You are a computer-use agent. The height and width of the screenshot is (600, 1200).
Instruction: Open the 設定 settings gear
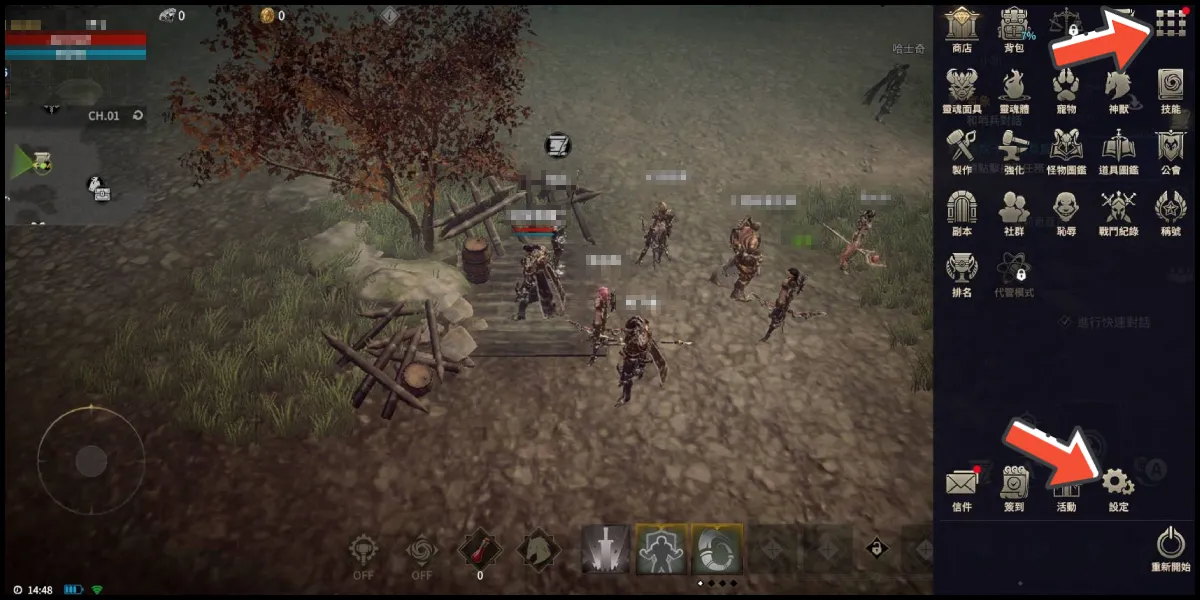[x=1118, y=483]
